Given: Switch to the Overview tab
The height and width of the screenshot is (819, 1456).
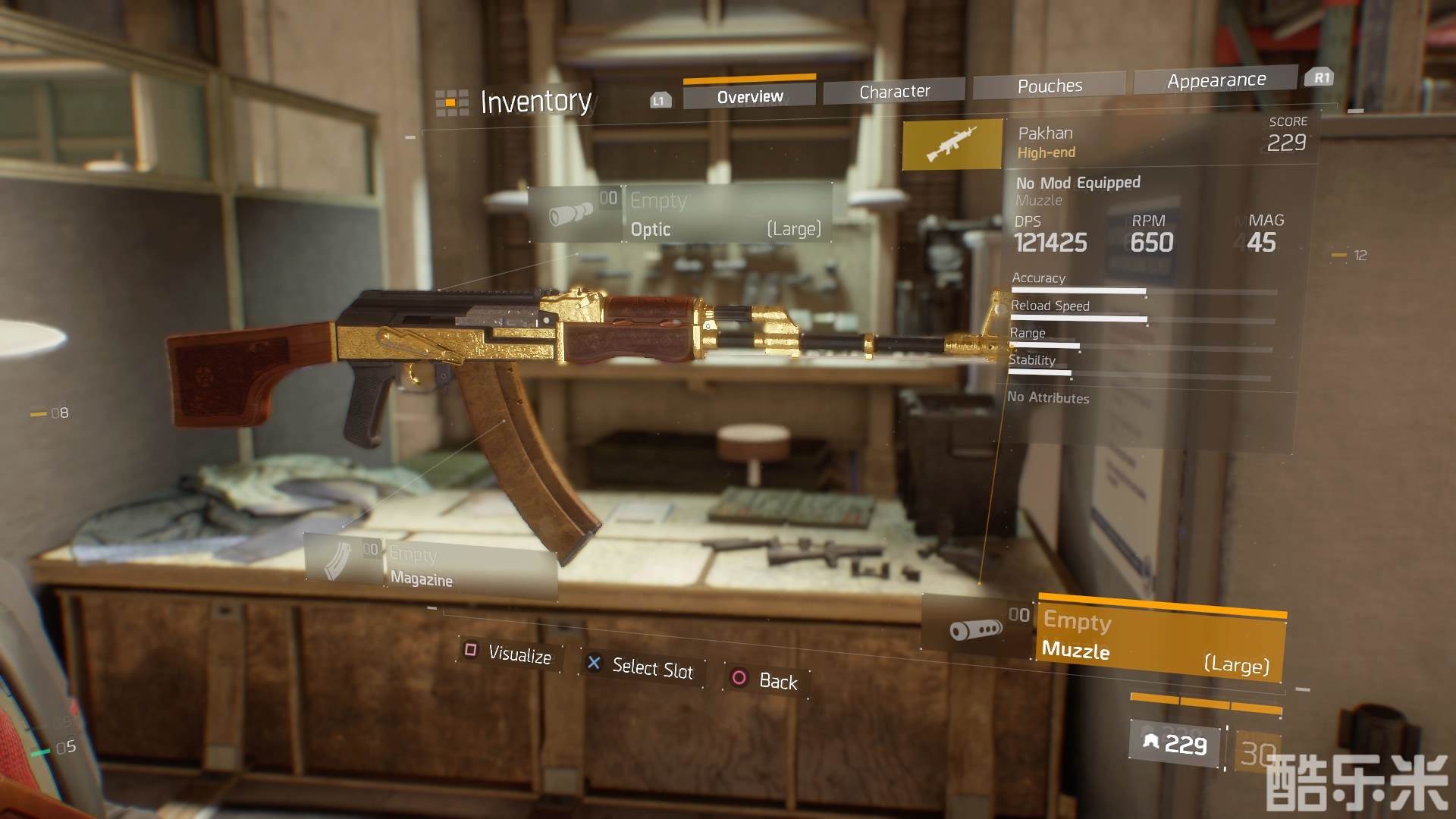Looking at the screenshot, I should point(749,96).
